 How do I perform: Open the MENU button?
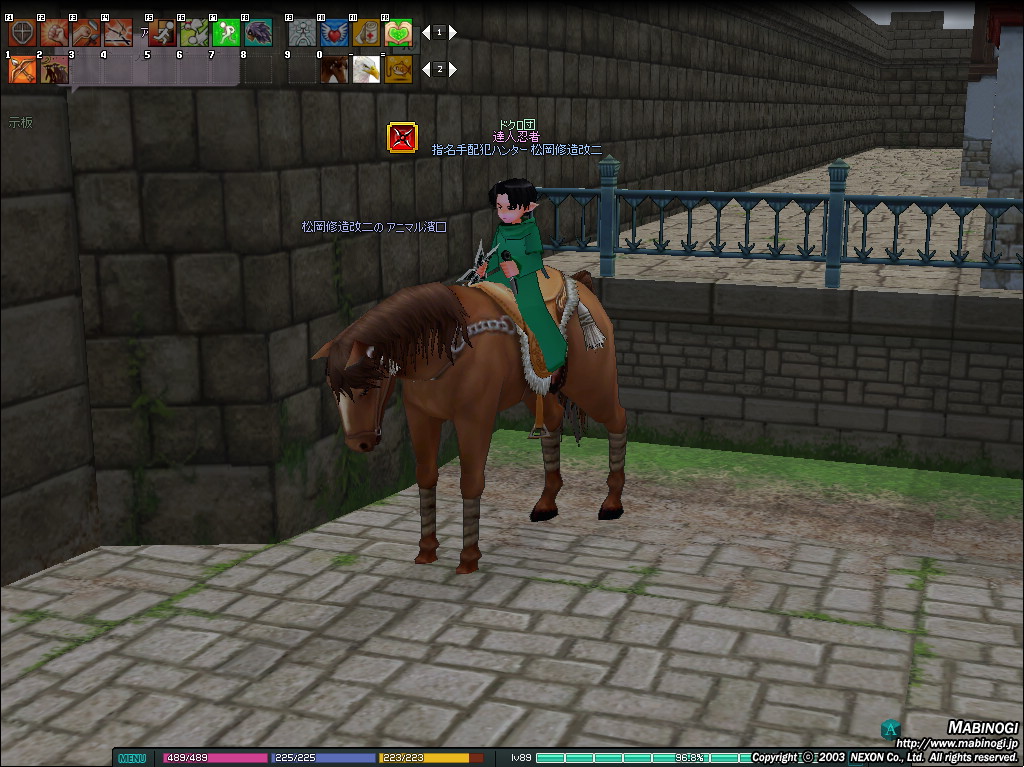coord(132,758)
